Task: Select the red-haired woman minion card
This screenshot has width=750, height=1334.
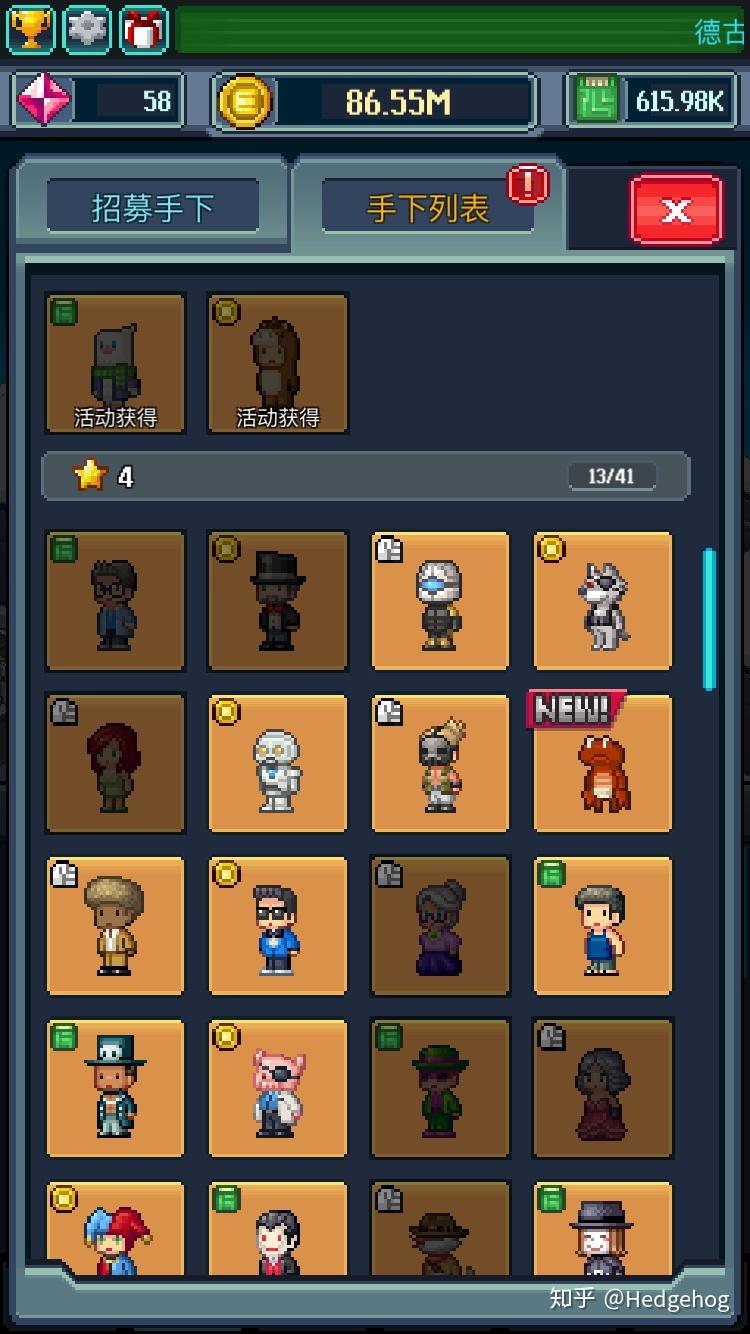Action: pyautogui.click(x=115, y=765)
